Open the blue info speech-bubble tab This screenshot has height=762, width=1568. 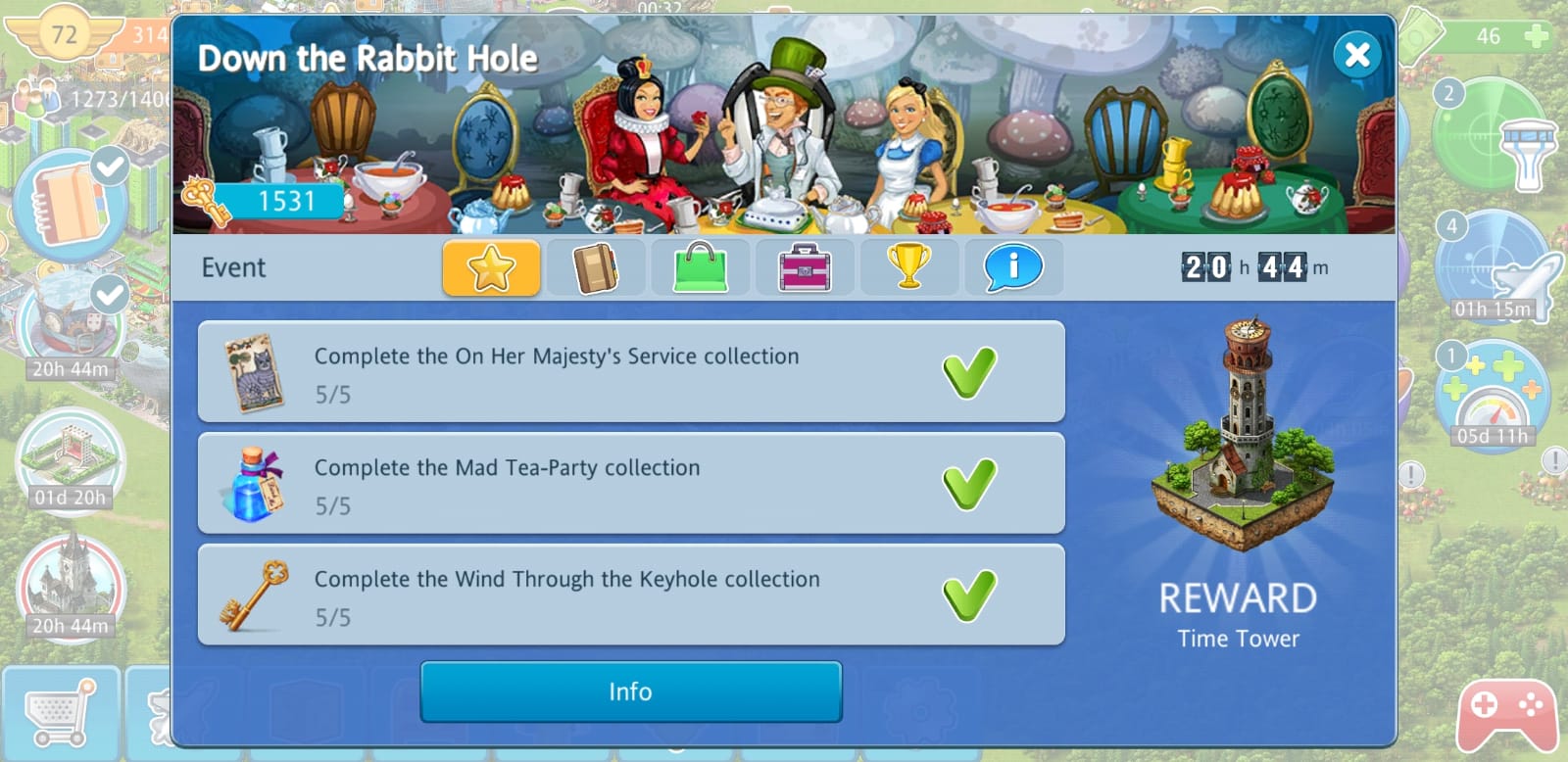[x=1013, y=267]
